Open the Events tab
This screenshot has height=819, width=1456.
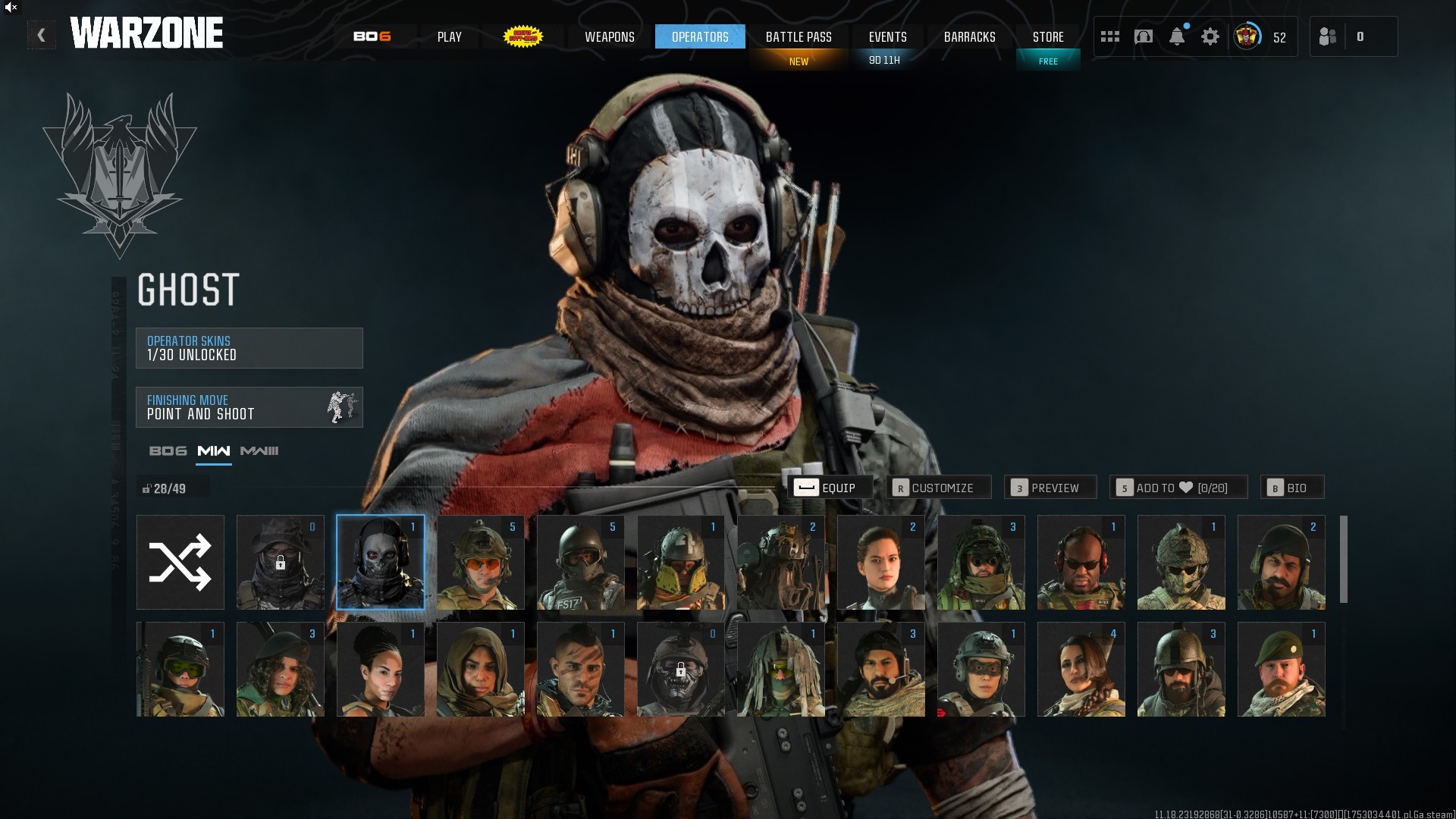(x=887, y=36)
